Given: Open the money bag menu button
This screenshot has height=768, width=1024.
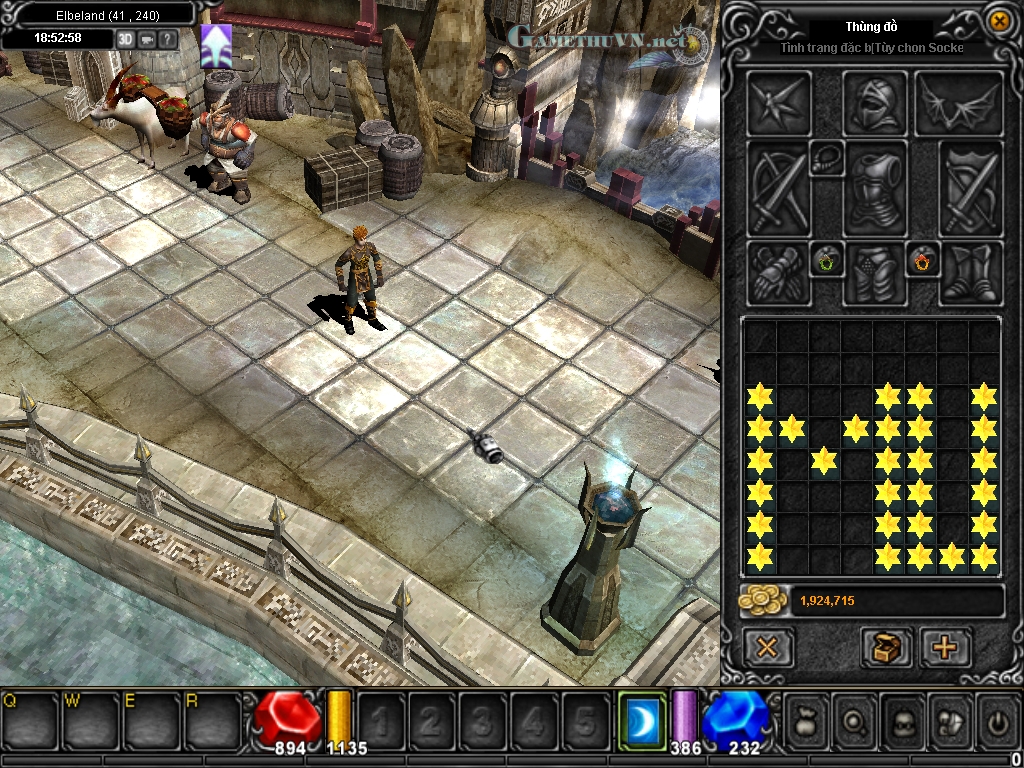Looking at the screenshot, I should (x=806, y=718).
